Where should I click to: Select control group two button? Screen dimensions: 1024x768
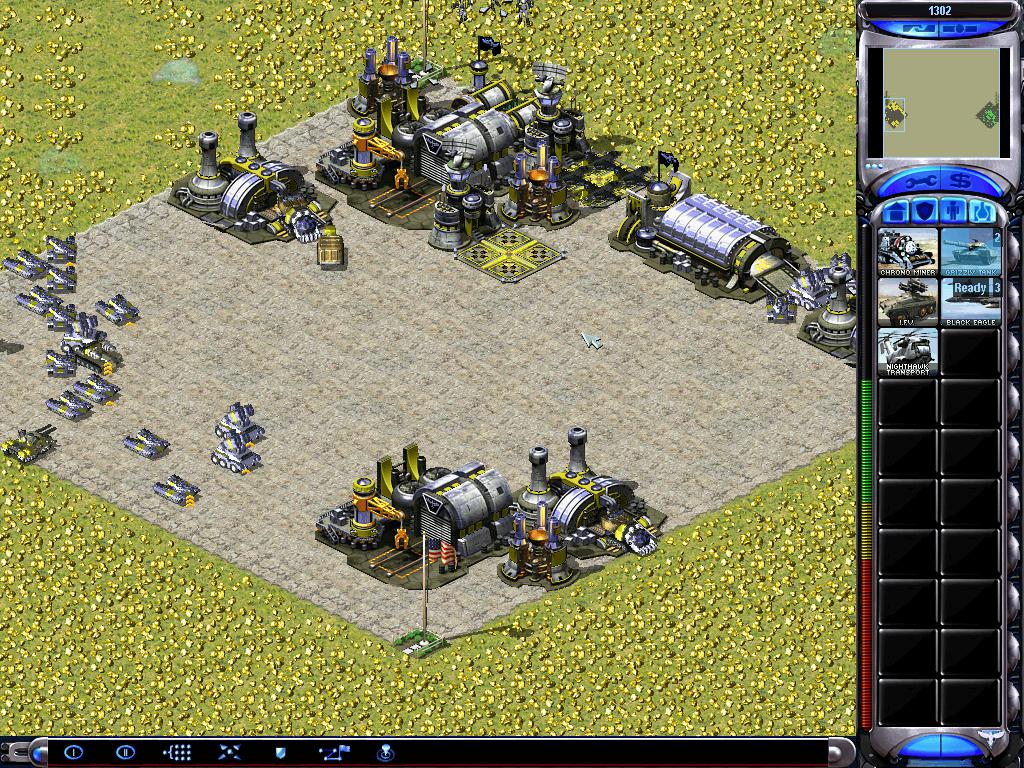[x=125, y=752]
